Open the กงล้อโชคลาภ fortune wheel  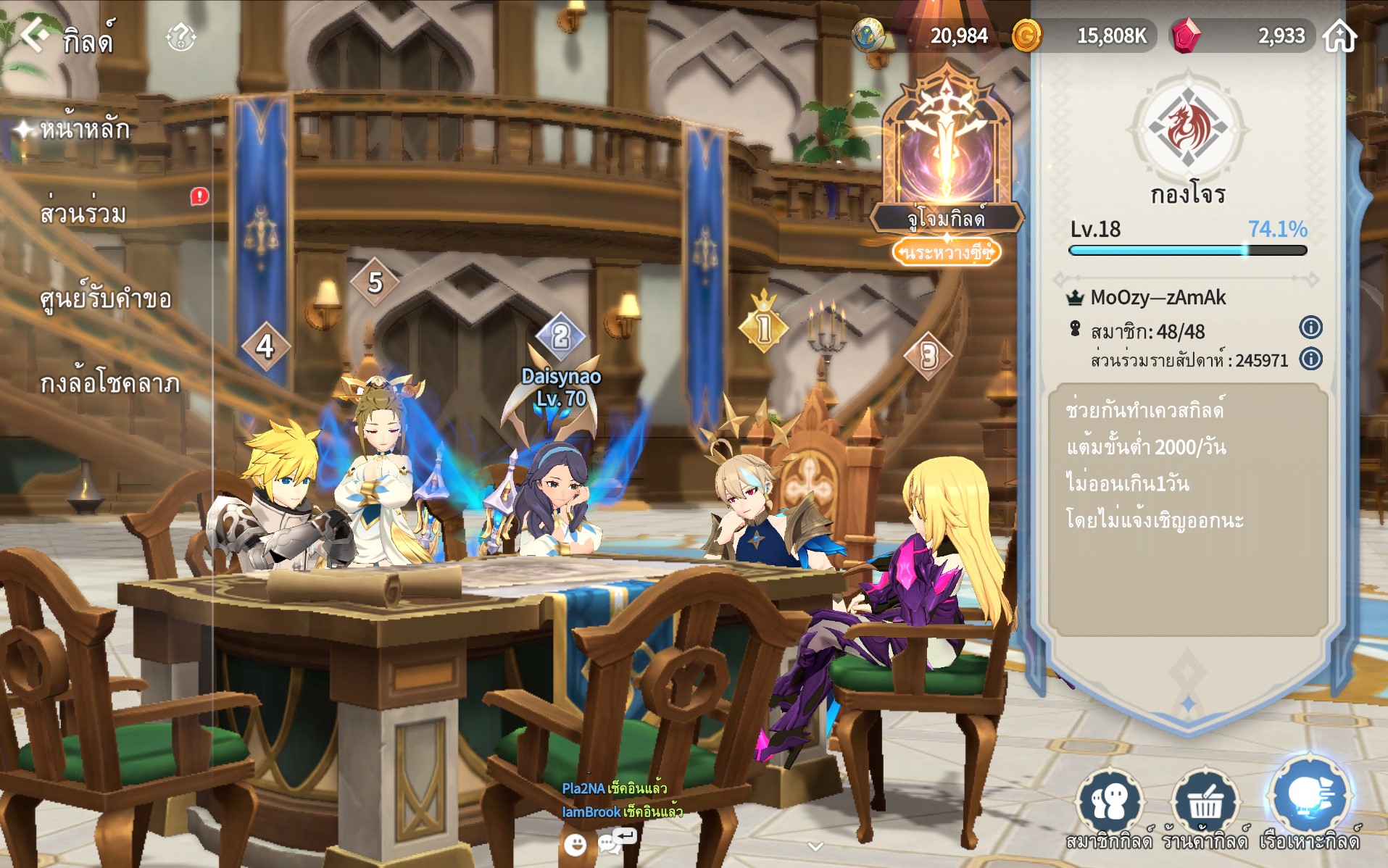click(x=109, y=383)
